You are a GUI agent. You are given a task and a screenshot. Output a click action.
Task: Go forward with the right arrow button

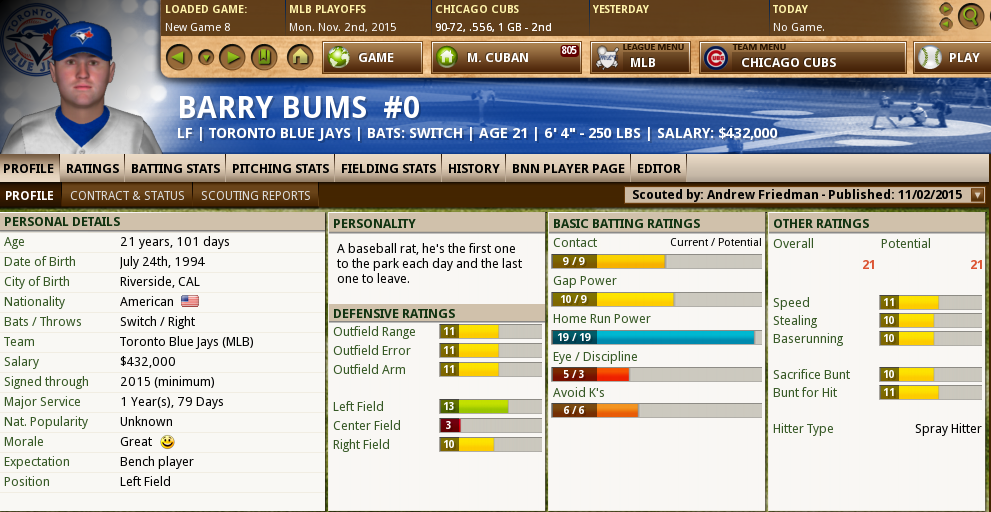pyautogui.click(x=233, y=57)
